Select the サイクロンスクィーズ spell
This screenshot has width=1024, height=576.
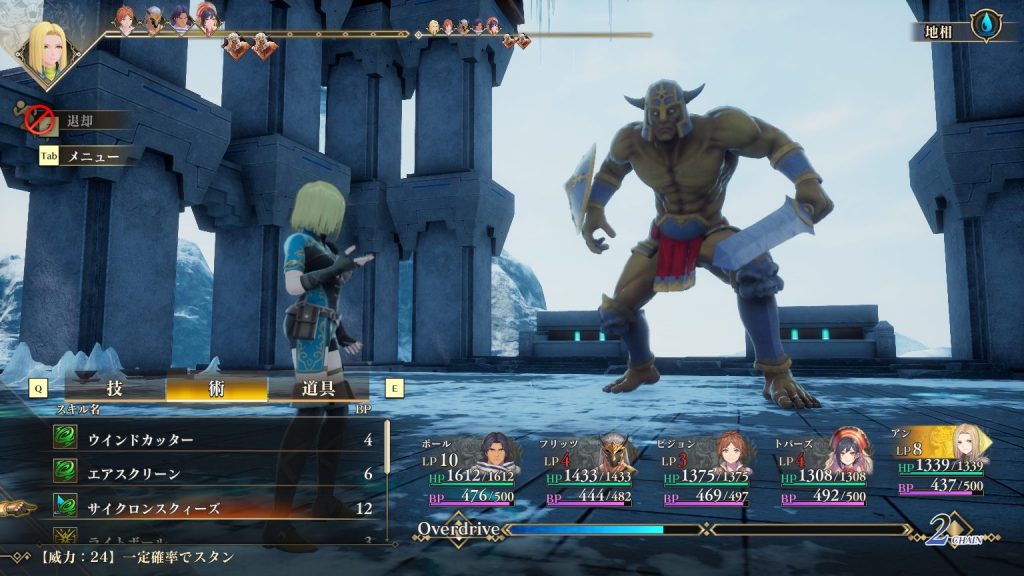point(213,508)
